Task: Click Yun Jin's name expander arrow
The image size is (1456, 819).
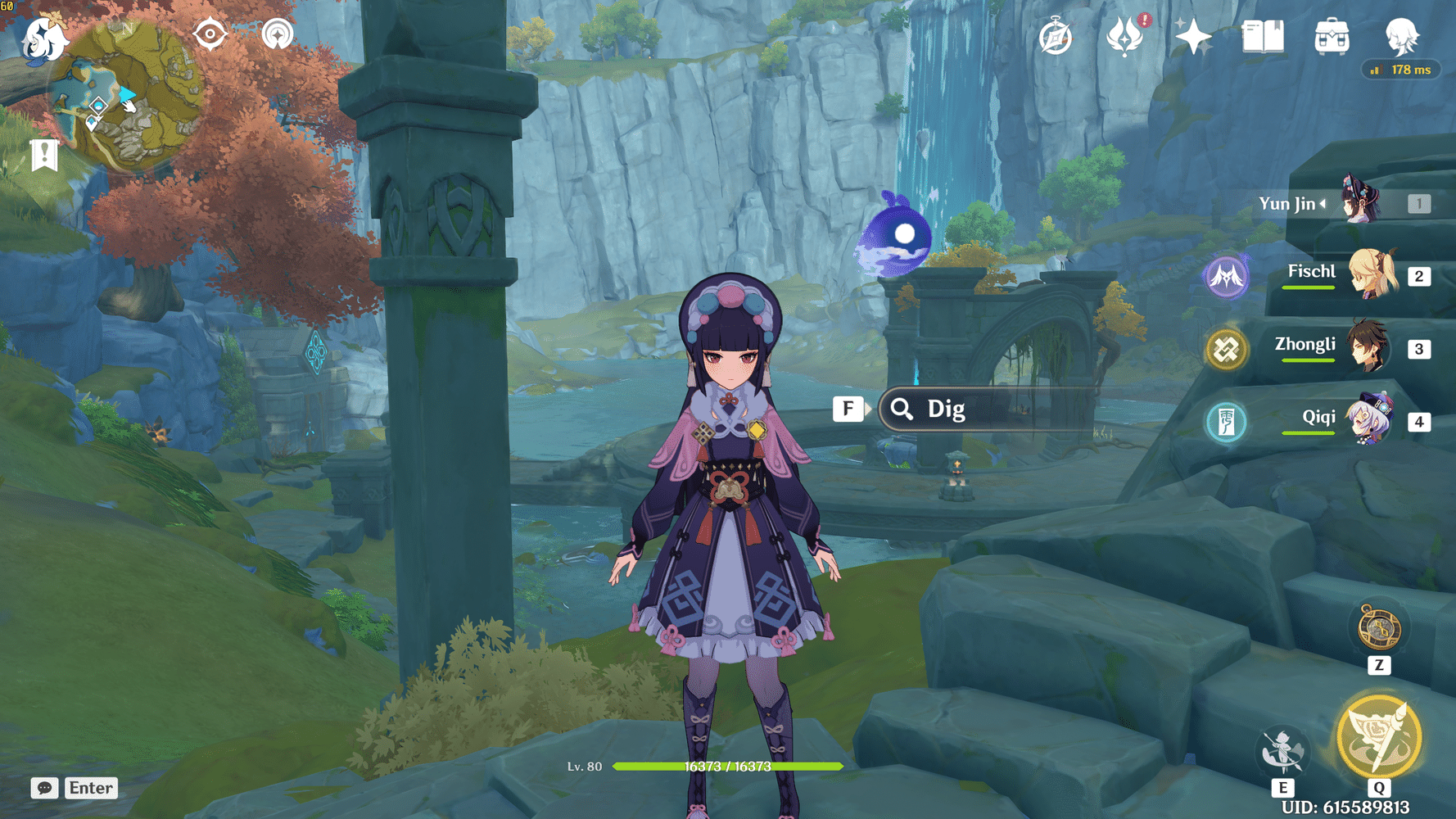Action: pyautogui.click(x=1322, y=204)
